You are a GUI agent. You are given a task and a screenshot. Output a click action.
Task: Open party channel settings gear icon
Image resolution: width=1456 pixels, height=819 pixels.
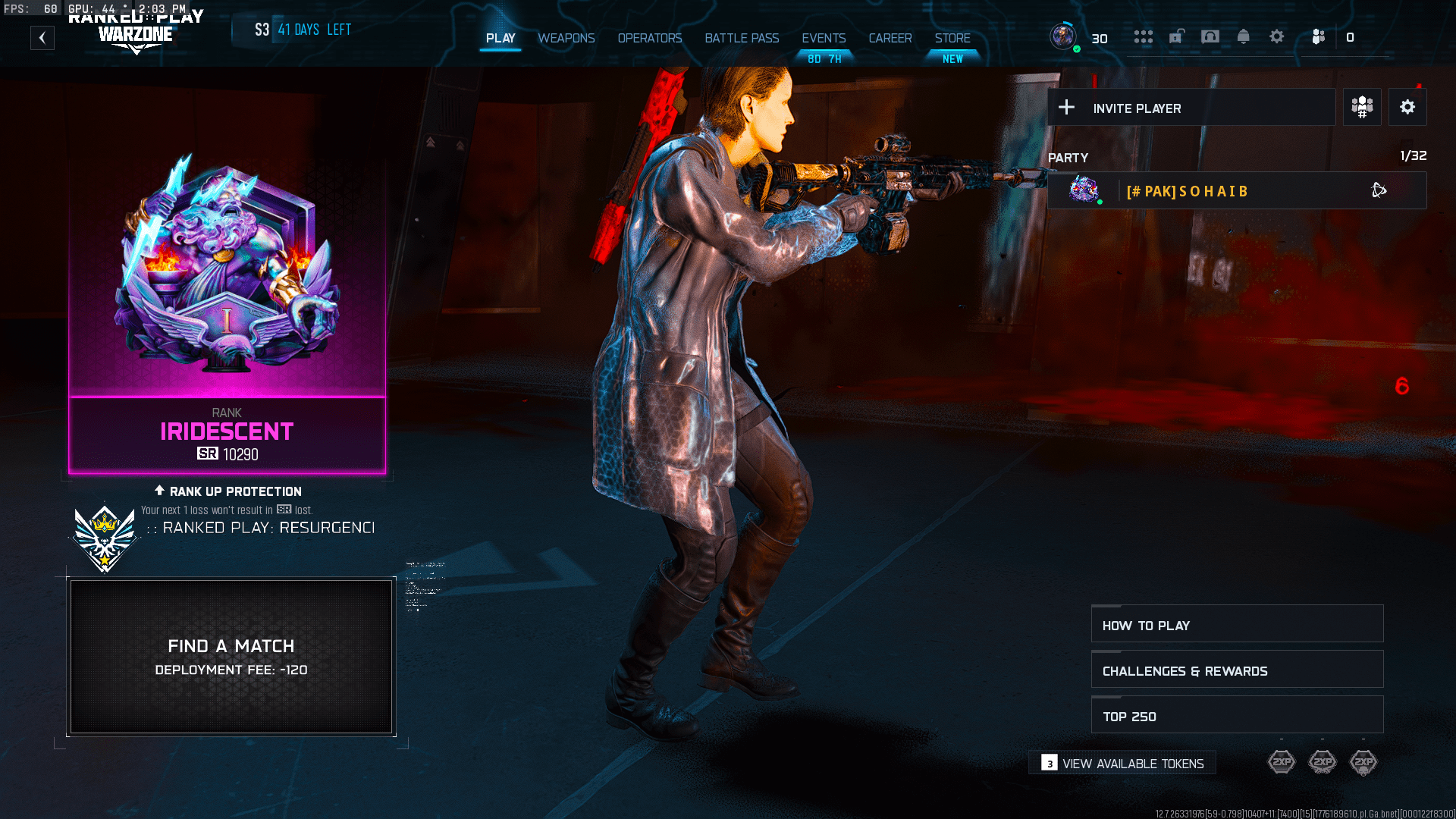coord(1407,107)
